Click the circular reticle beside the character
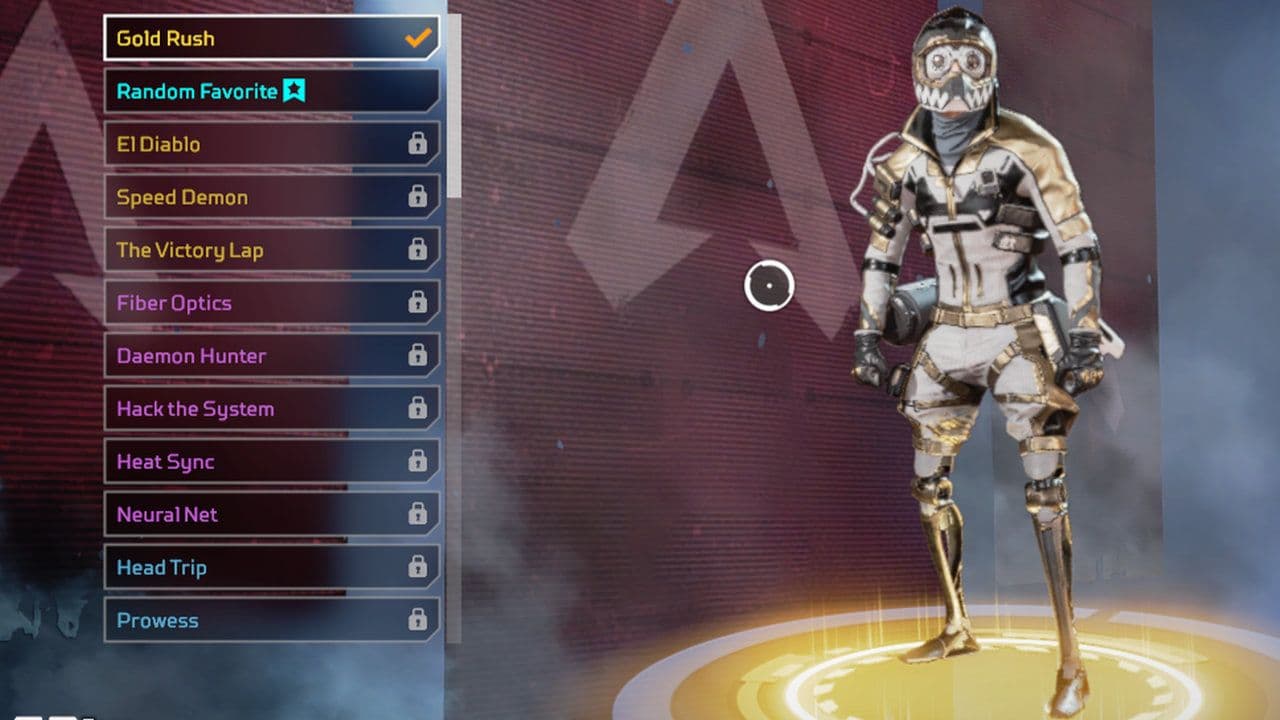This screenshot has width=1280, height=720. click(x=769, y=286)
